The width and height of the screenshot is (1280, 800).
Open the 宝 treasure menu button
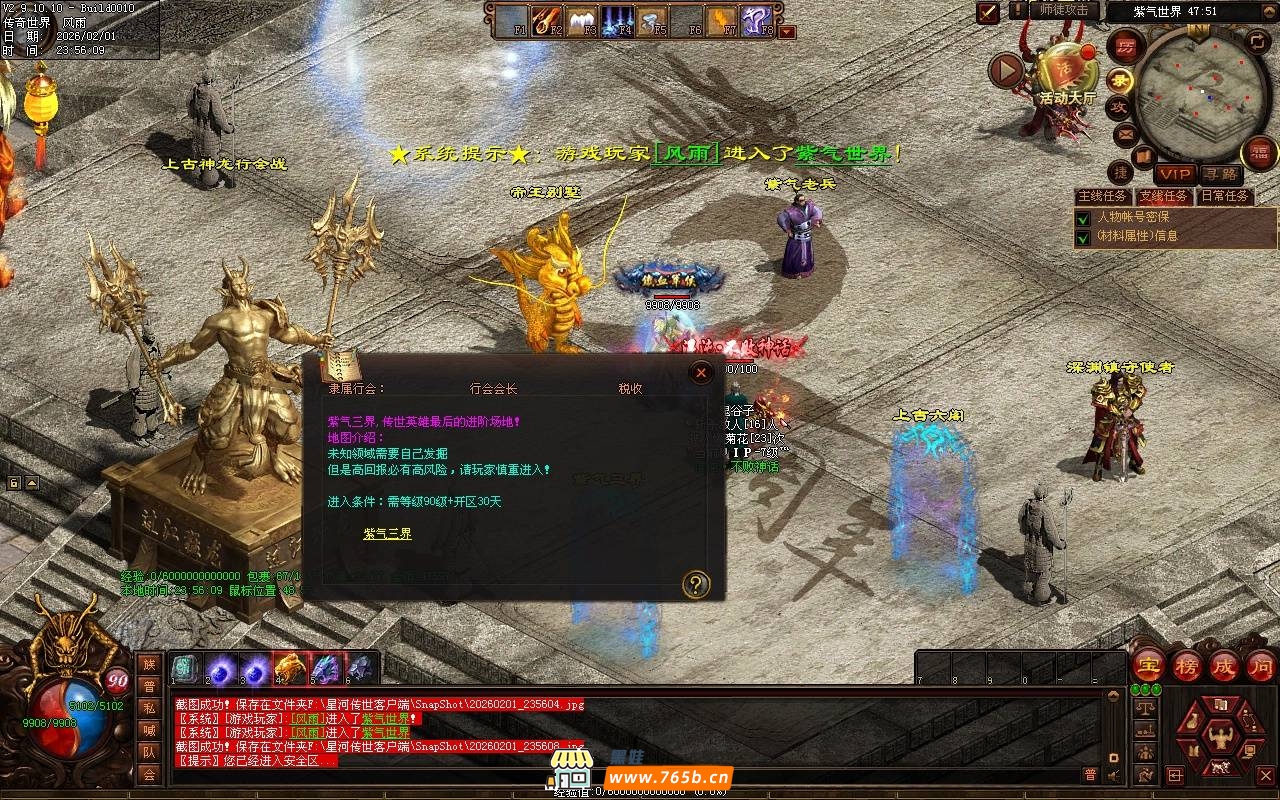point(1149,666)
